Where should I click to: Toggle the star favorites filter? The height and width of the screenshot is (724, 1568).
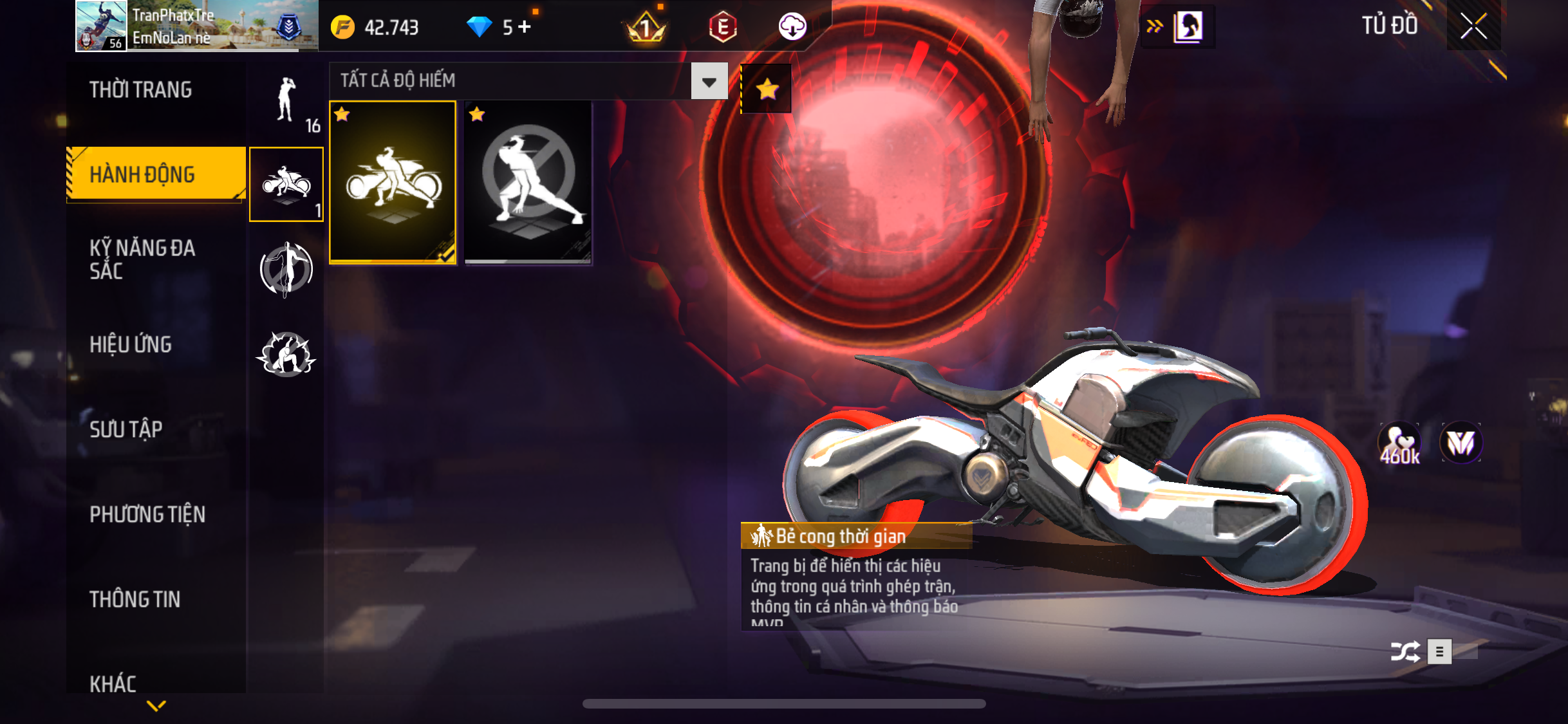(767, 89)
